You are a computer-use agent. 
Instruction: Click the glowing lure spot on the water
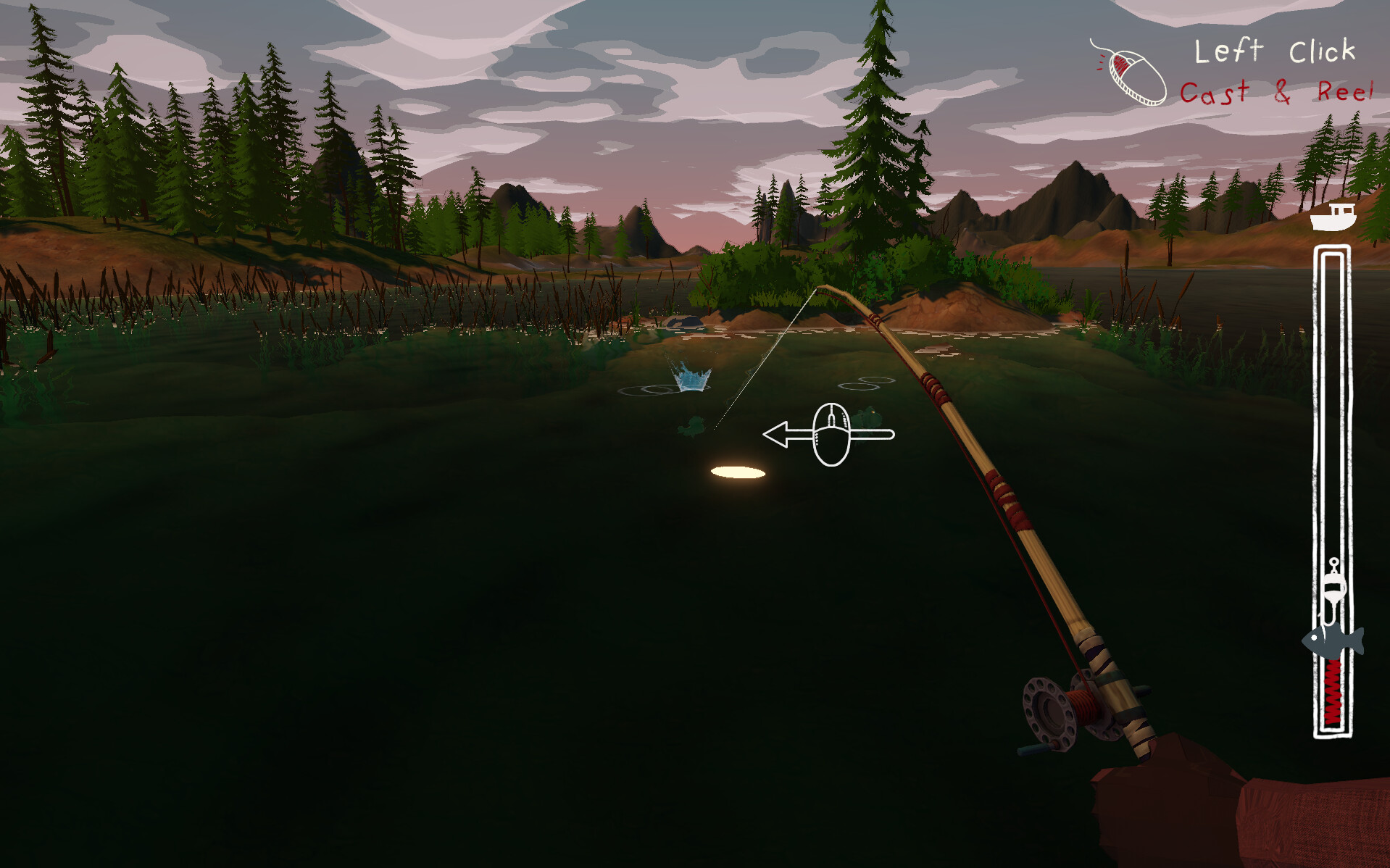(x=737, y=471)
